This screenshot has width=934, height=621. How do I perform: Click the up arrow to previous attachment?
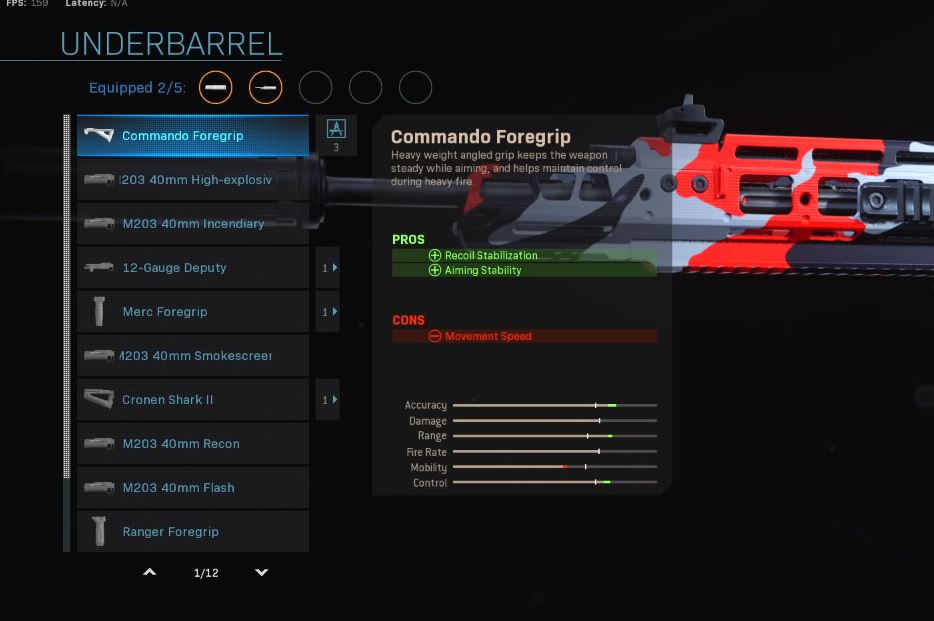(150, 573)
